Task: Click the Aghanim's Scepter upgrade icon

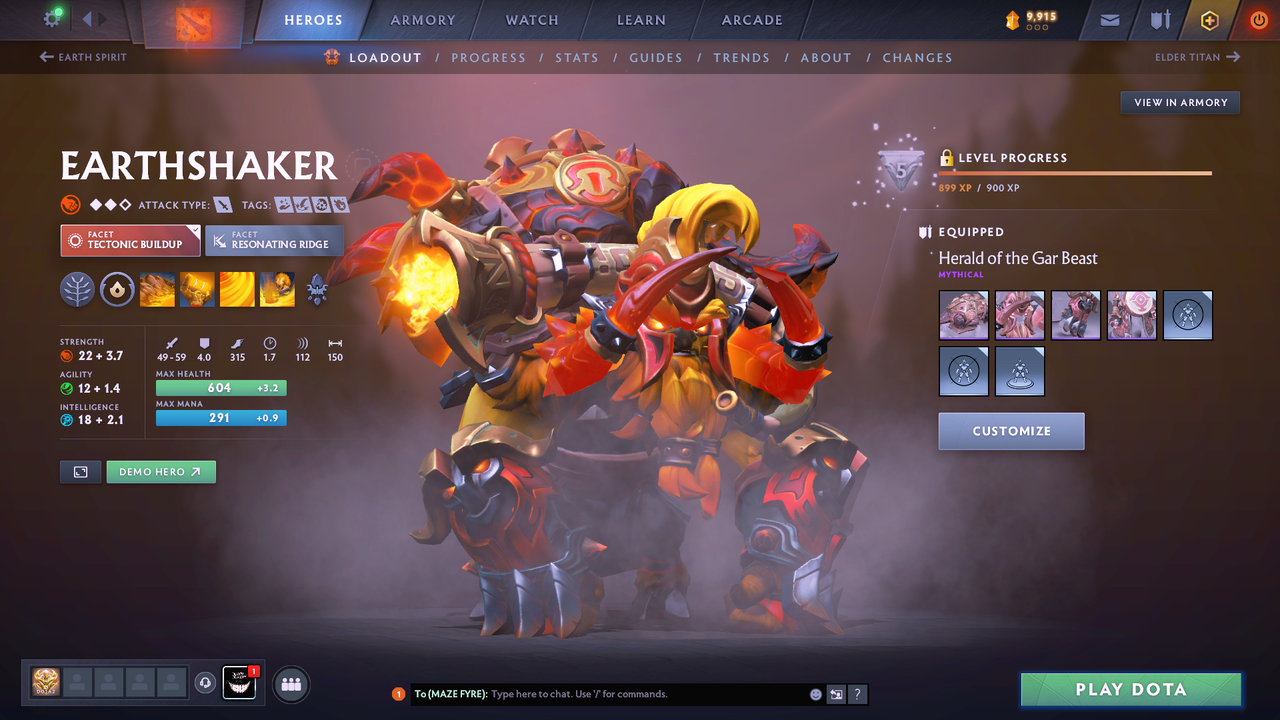Action: [x=317, y=290]
